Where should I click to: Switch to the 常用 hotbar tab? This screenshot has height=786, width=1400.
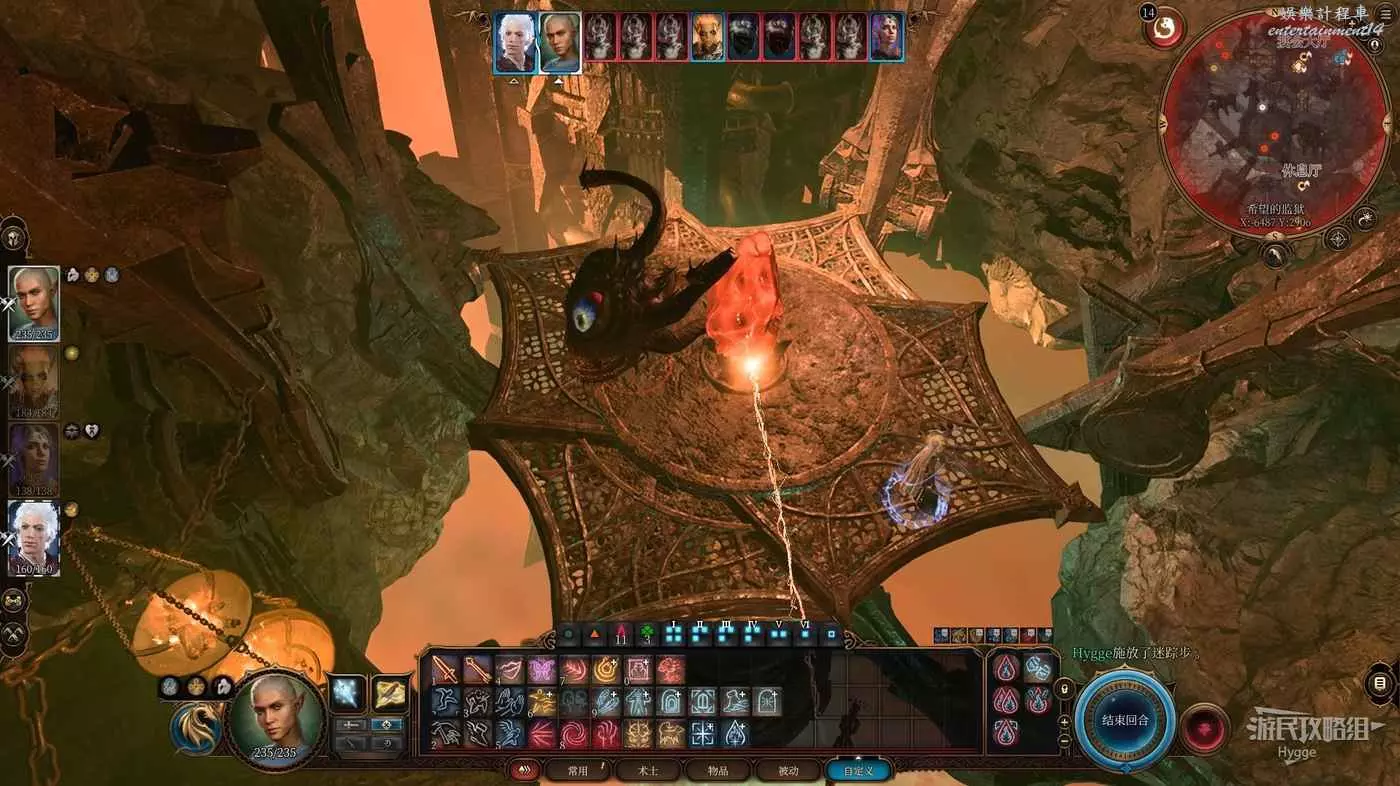pos(578,771)
